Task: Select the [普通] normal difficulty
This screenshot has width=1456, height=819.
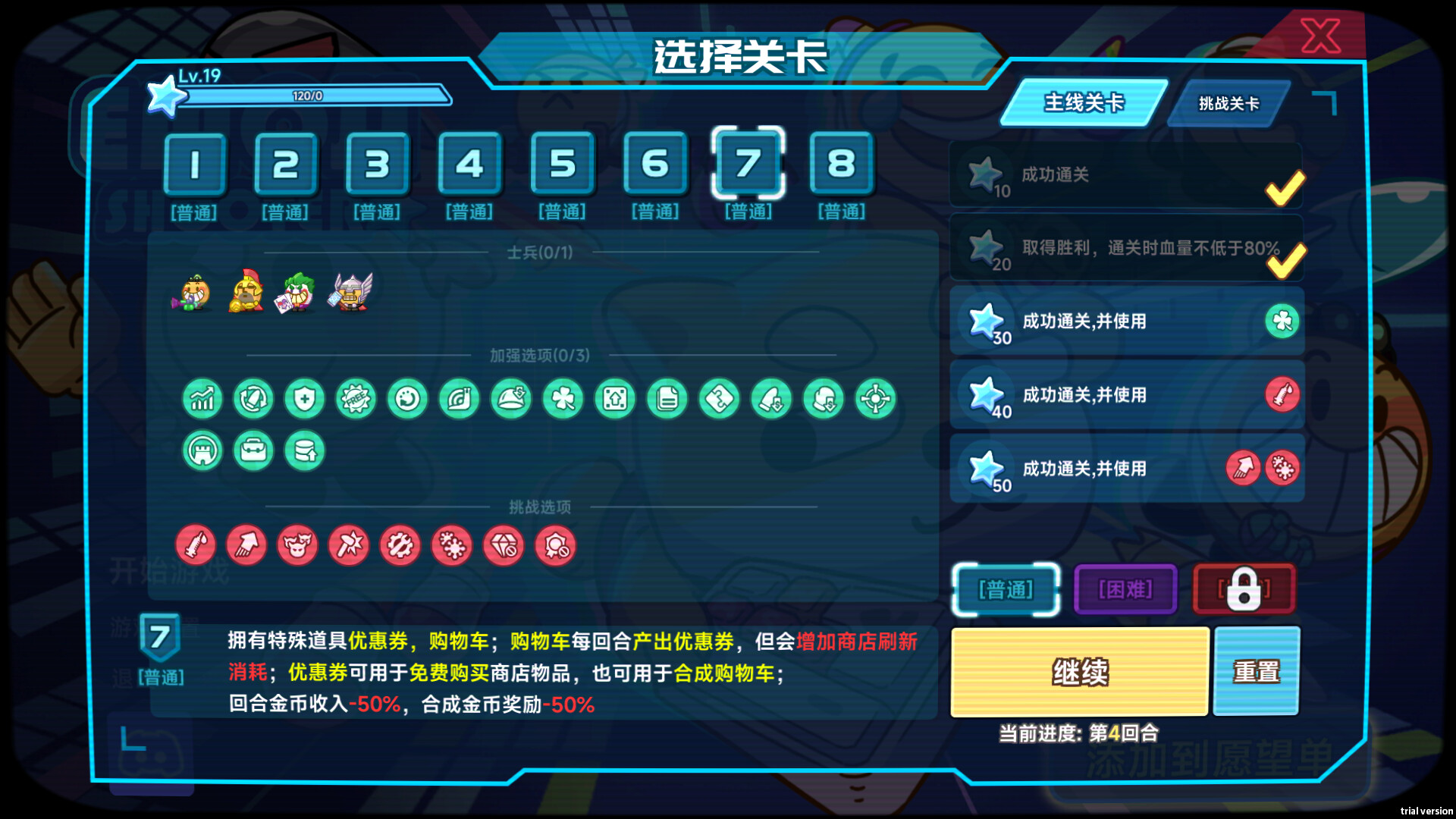Action: pyautogui.click(x=1006, y=588)
